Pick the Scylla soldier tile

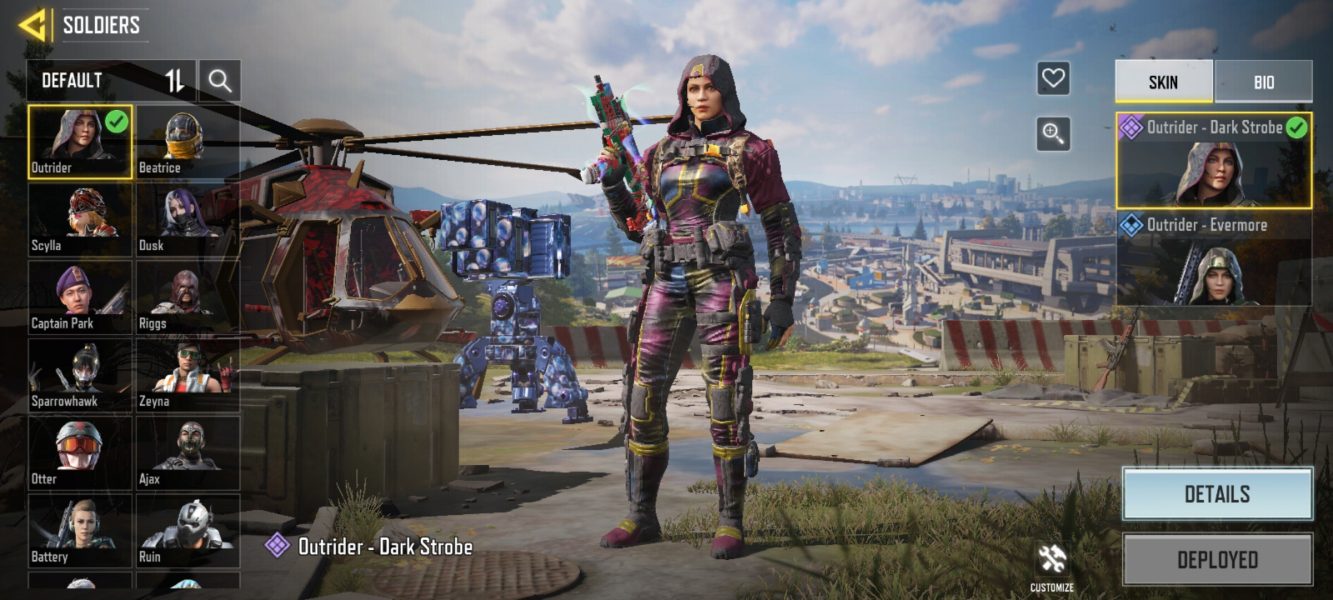pyautogui.click(x=80, y=220)
